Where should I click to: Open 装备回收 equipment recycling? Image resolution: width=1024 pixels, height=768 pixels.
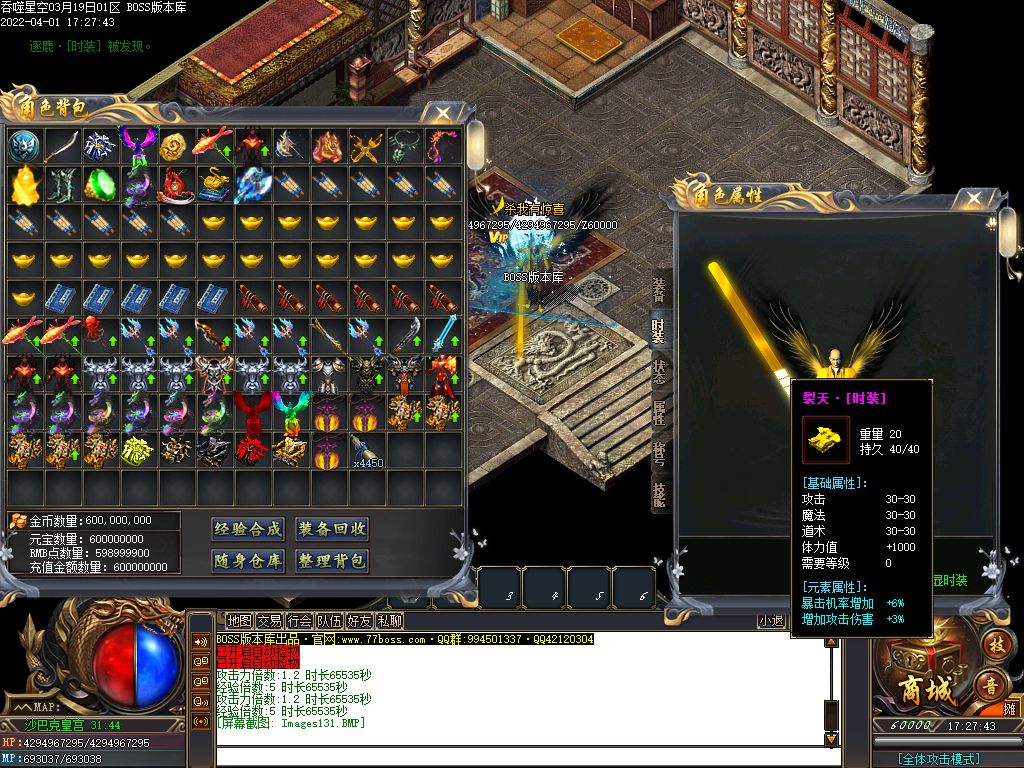click(332, 529)
